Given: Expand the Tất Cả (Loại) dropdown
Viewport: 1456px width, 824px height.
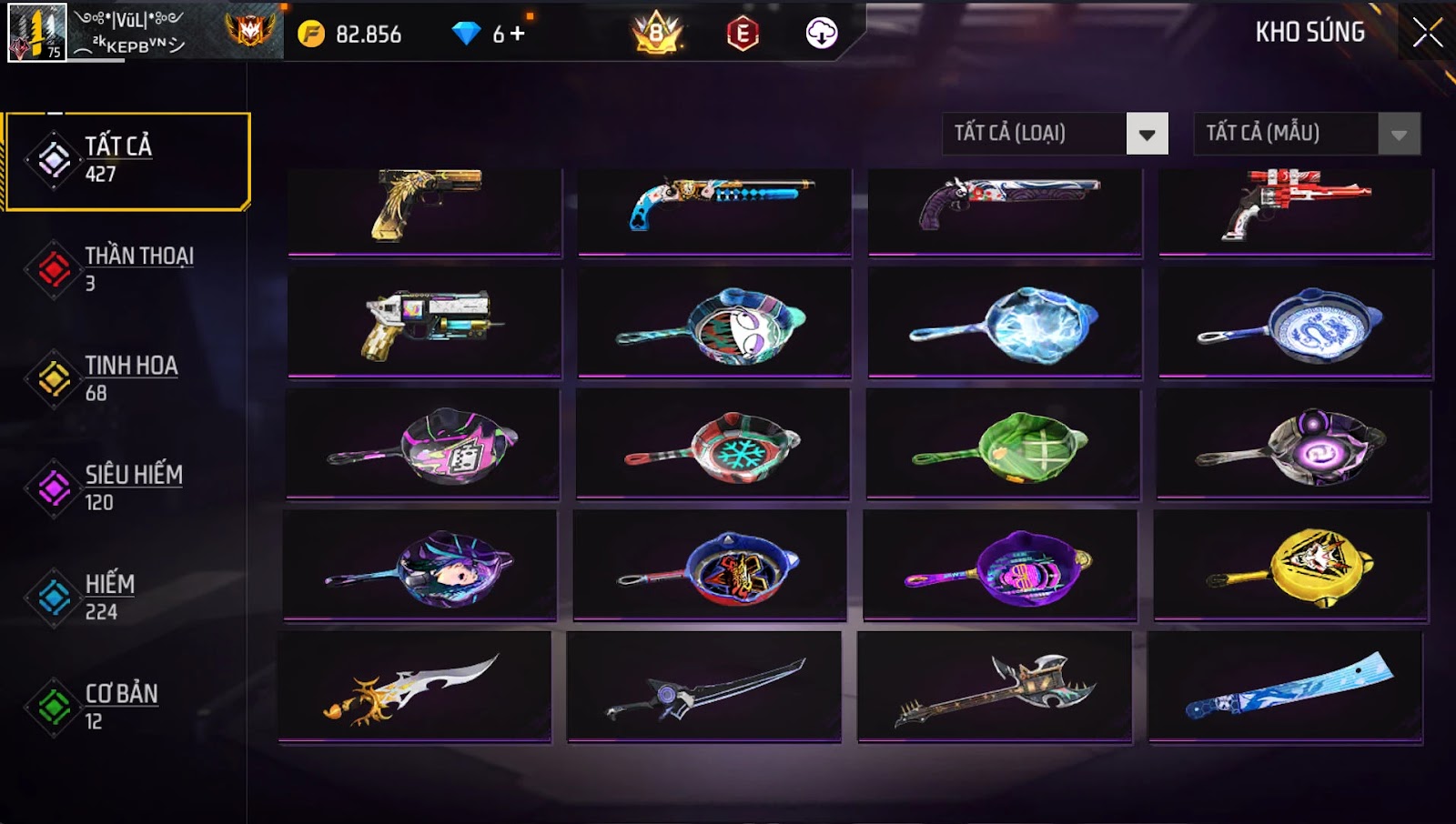Looking at the screenshot, I should (1147, 135).
